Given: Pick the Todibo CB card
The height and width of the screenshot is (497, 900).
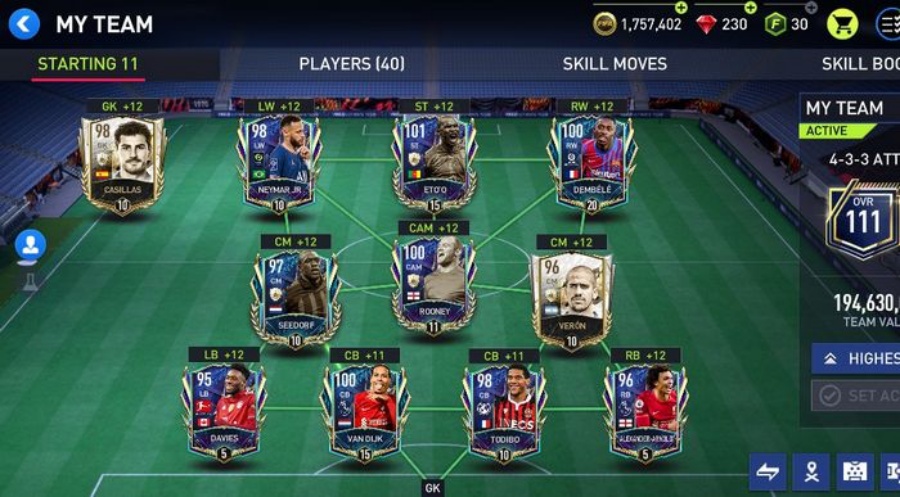Looking at the screenshot, I should coord(505,411).
